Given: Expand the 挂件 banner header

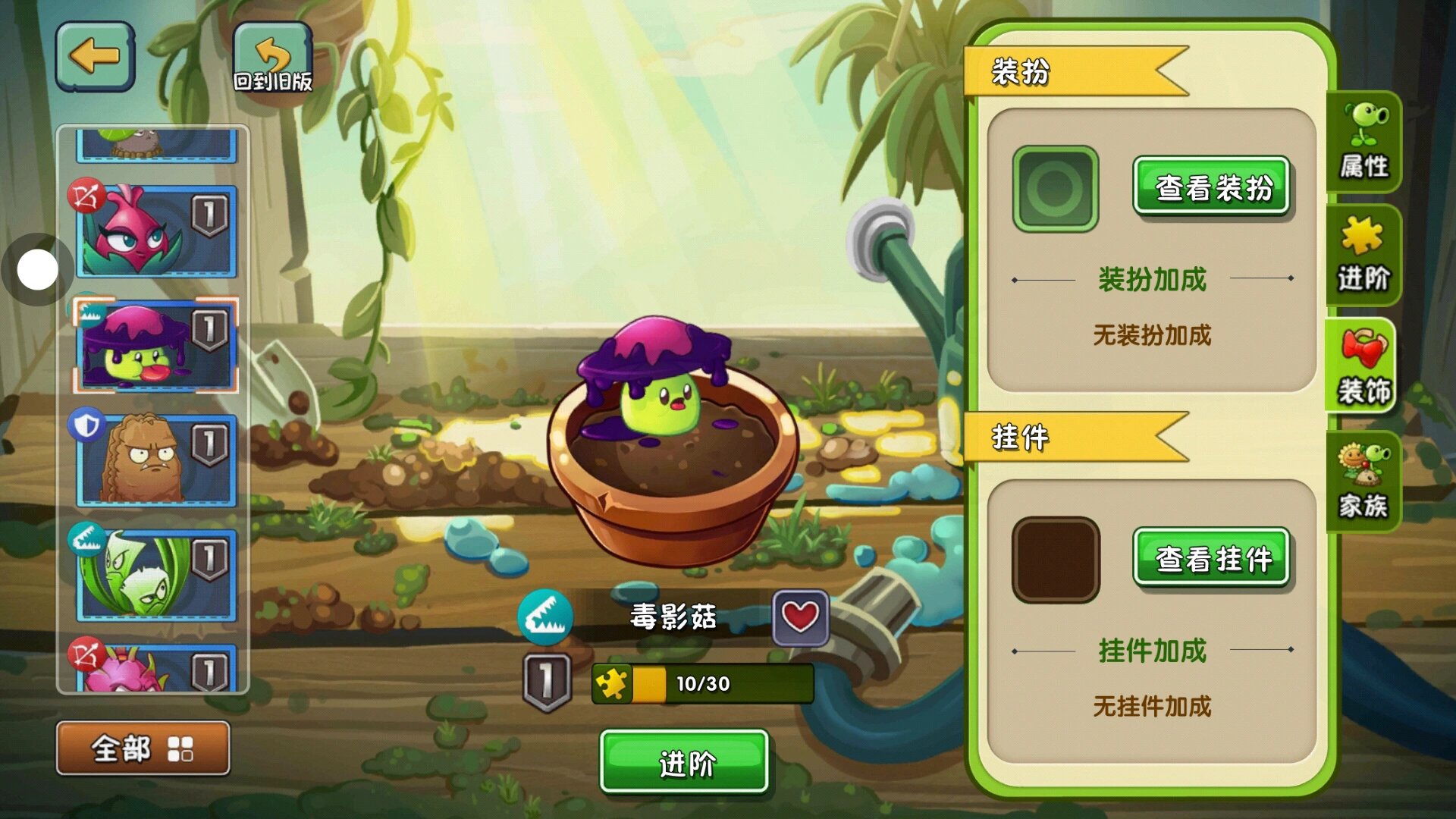Looking at the screenshot, I should [1062, 438].
